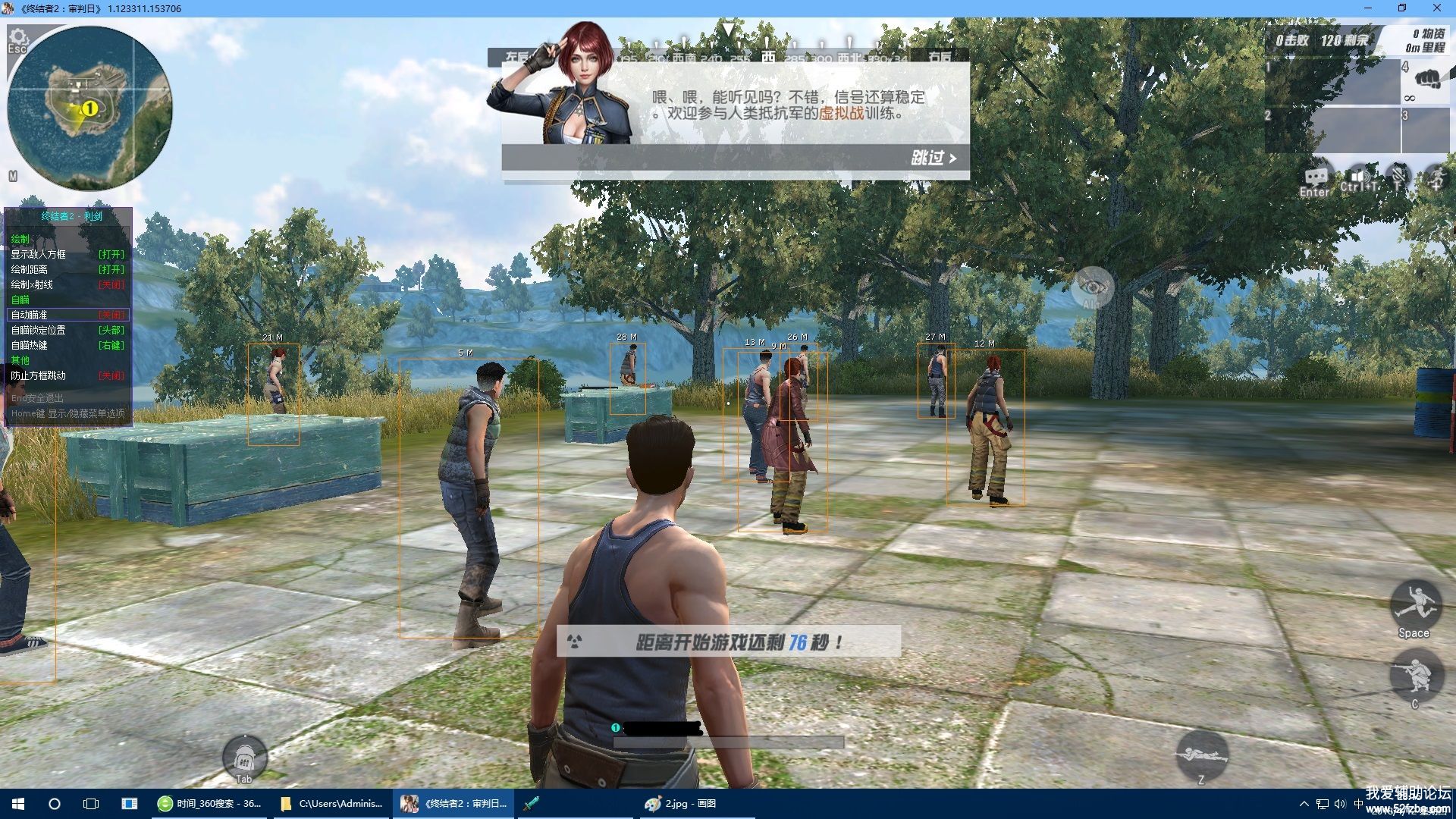Click the circular island minimap
Screen dimensions: 1456x819
(x=89, y=108)
